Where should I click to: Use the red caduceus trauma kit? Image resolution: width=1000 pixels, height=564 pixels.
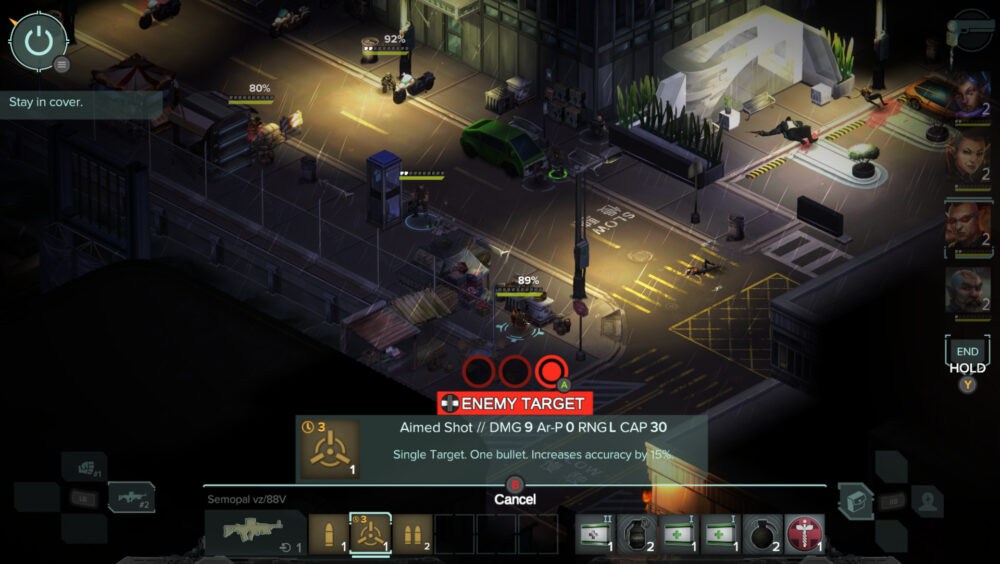[x=804, y=534]
